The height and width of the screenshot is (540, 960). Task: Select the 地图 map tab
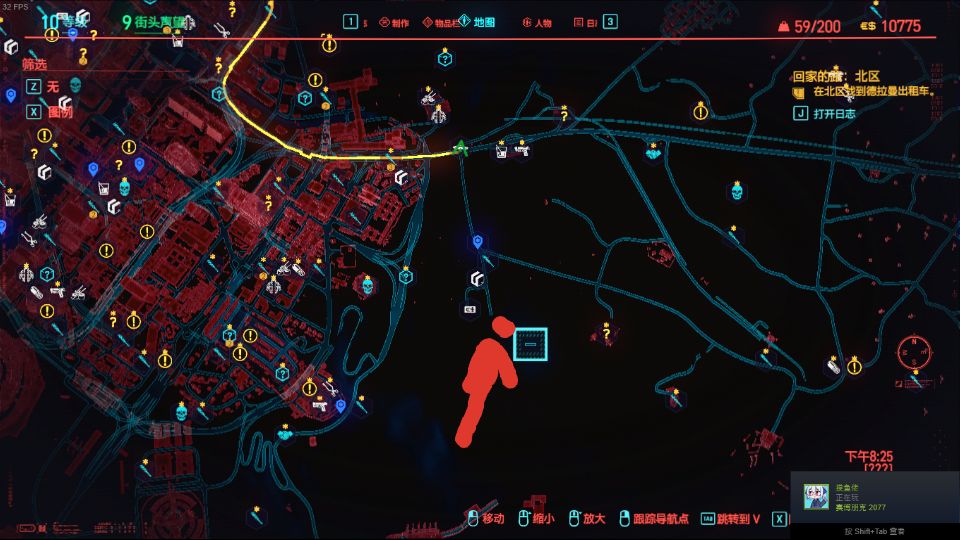coord(483,21)
